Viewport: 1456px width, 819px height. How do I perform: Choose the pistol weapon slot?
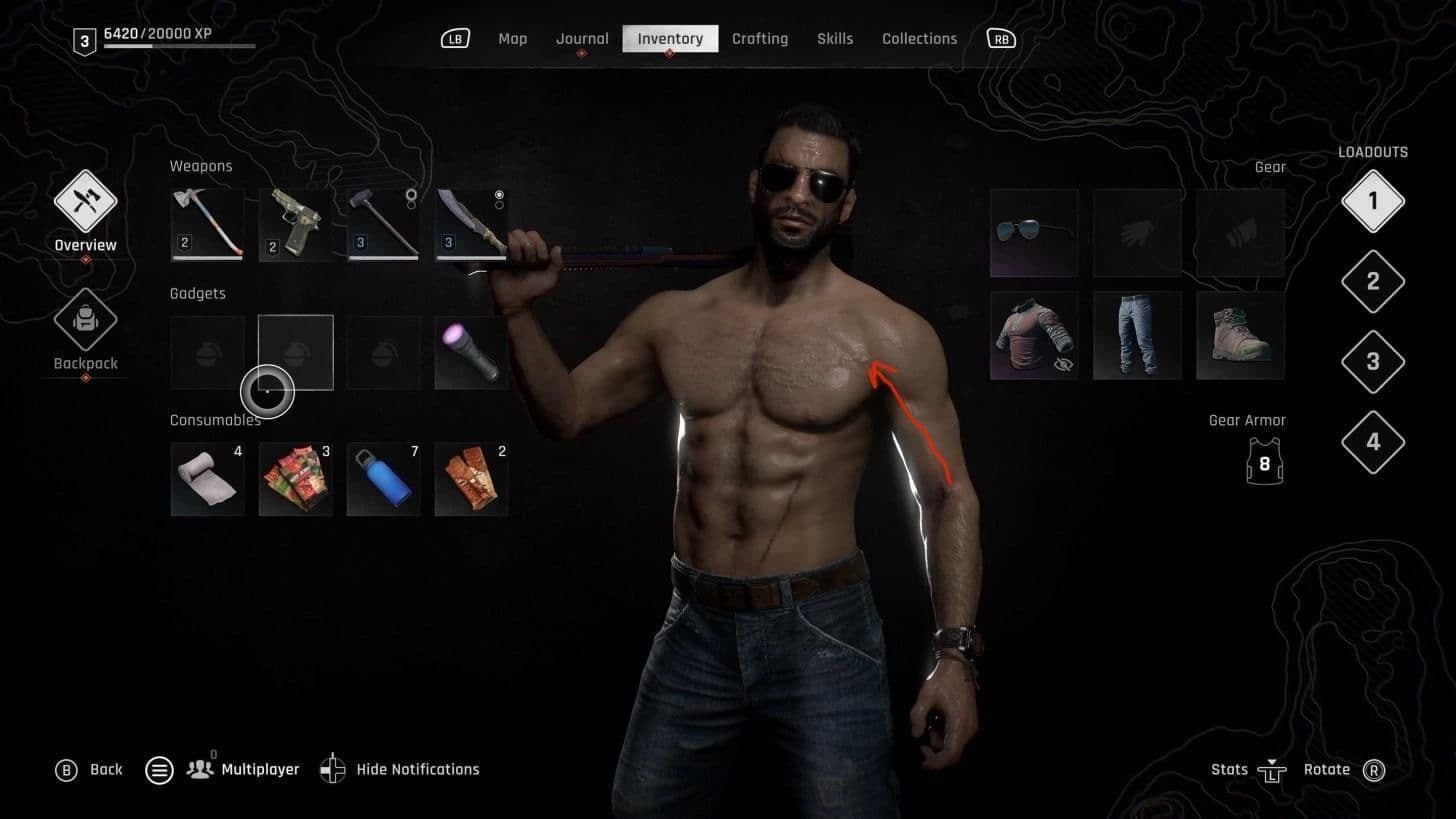coord(295,225)
